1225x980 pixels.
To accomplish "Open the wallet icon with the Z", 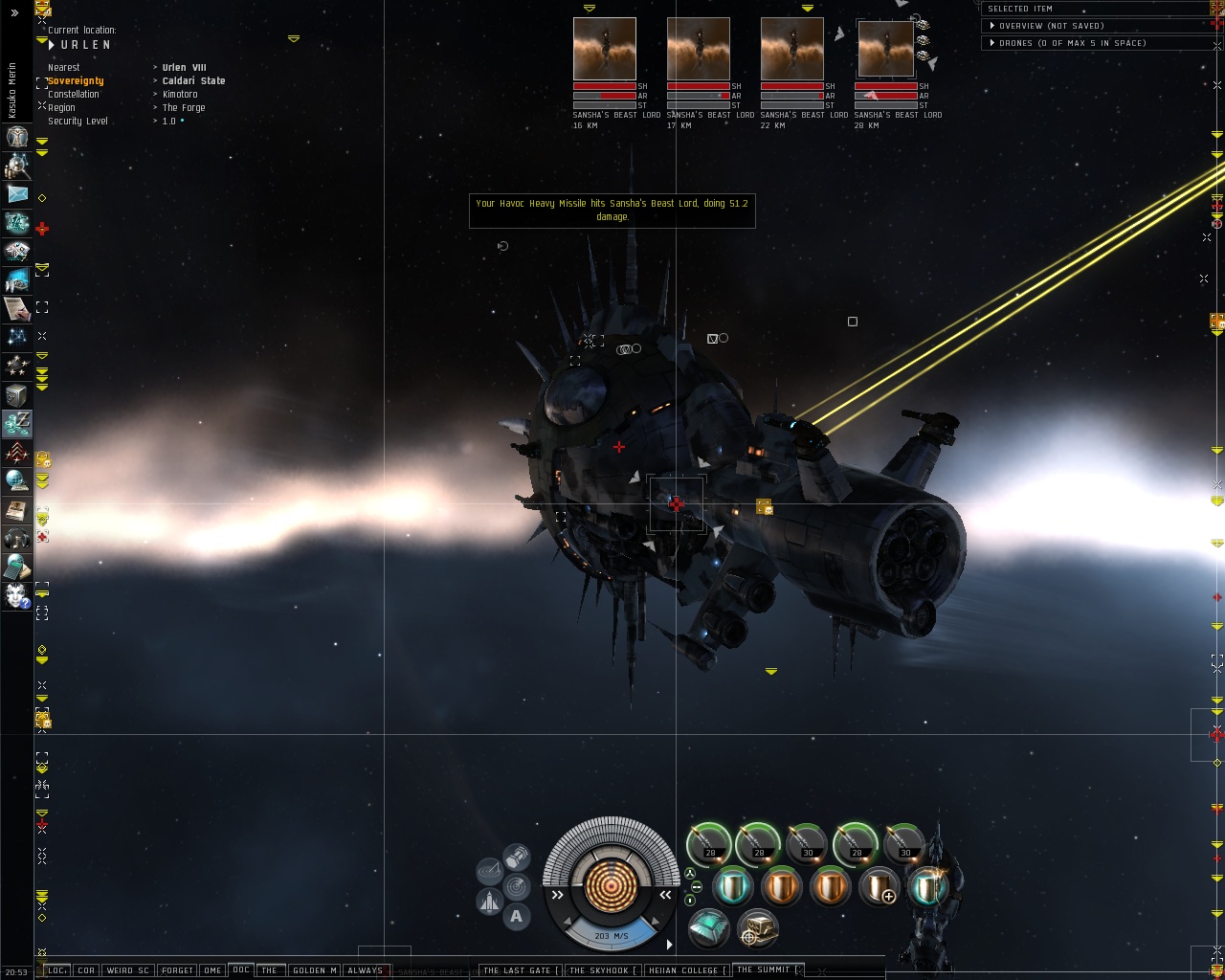I will (17, 422).
